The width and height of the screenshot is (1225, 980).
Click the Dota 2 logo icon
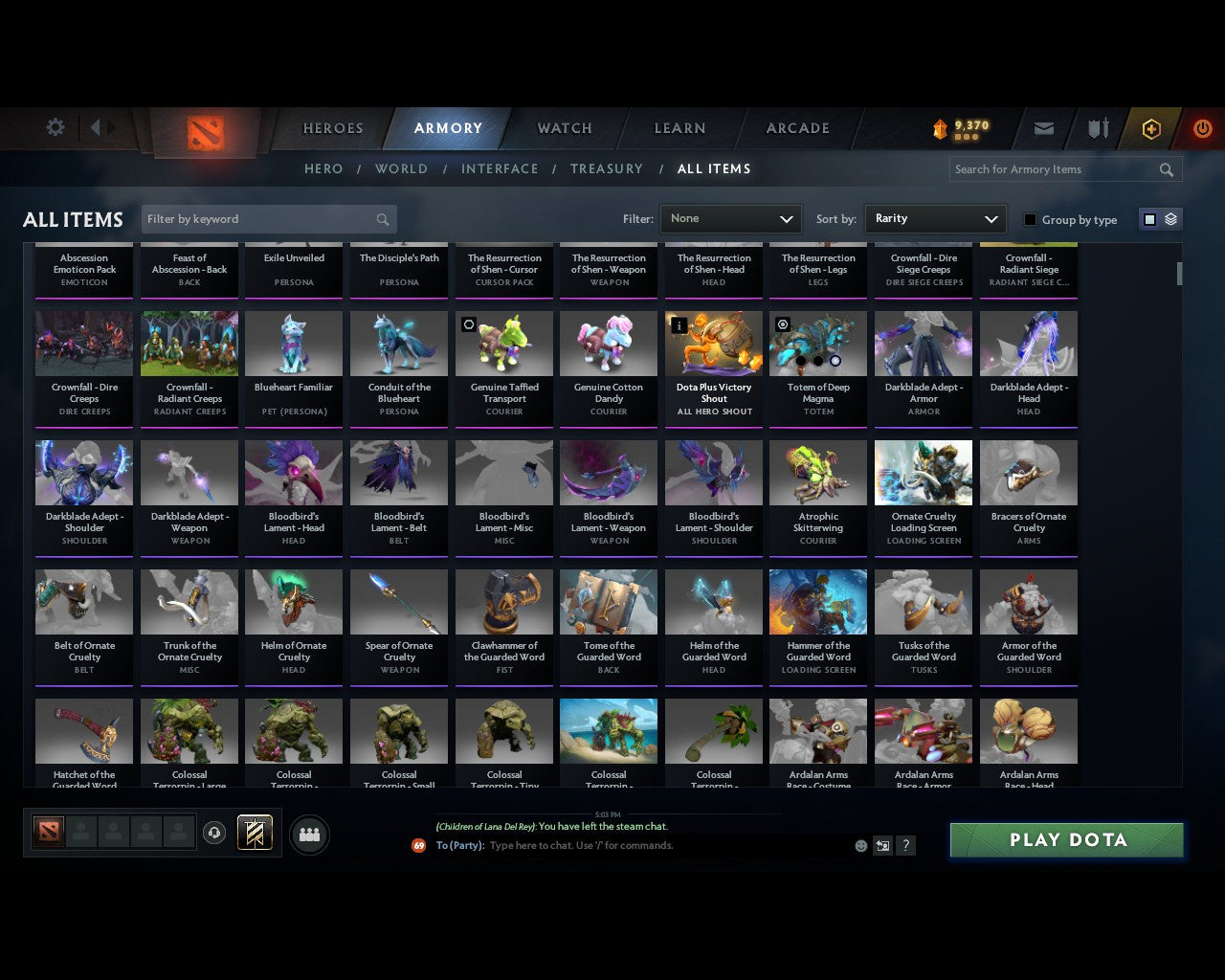tap(204, 134)
